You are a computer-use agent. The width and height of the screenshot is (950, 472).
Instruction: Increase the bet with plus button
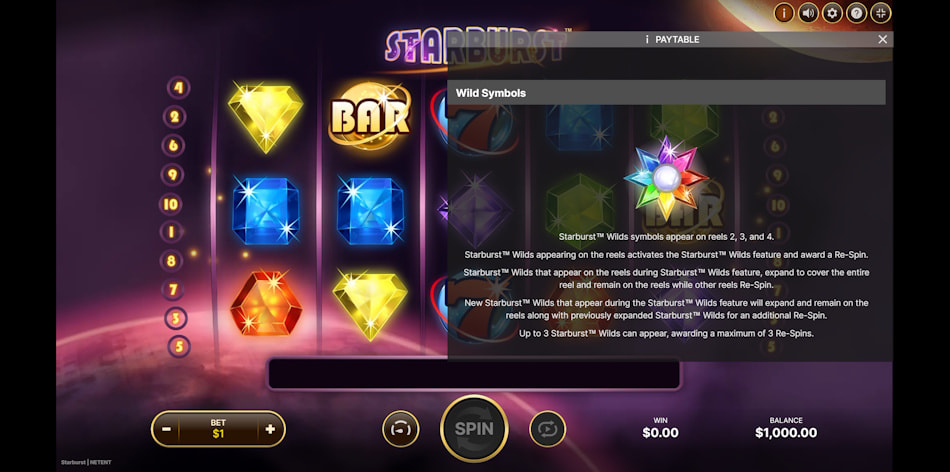coord(270,429)
